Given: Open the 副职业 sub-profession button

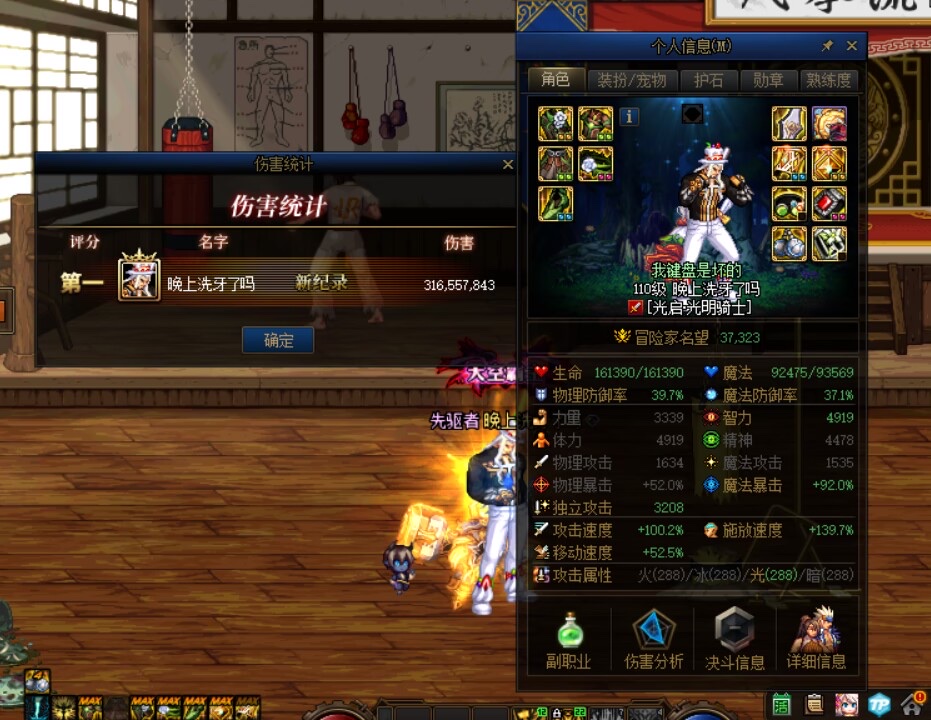Looking at the screenshot, I should coord(568,640).
